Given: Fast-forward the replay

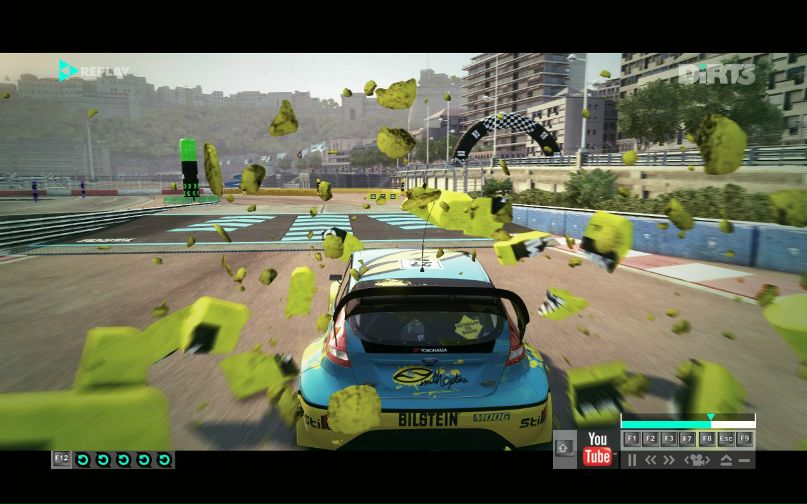Looking at the screenshot, I should tap(669, 460).
